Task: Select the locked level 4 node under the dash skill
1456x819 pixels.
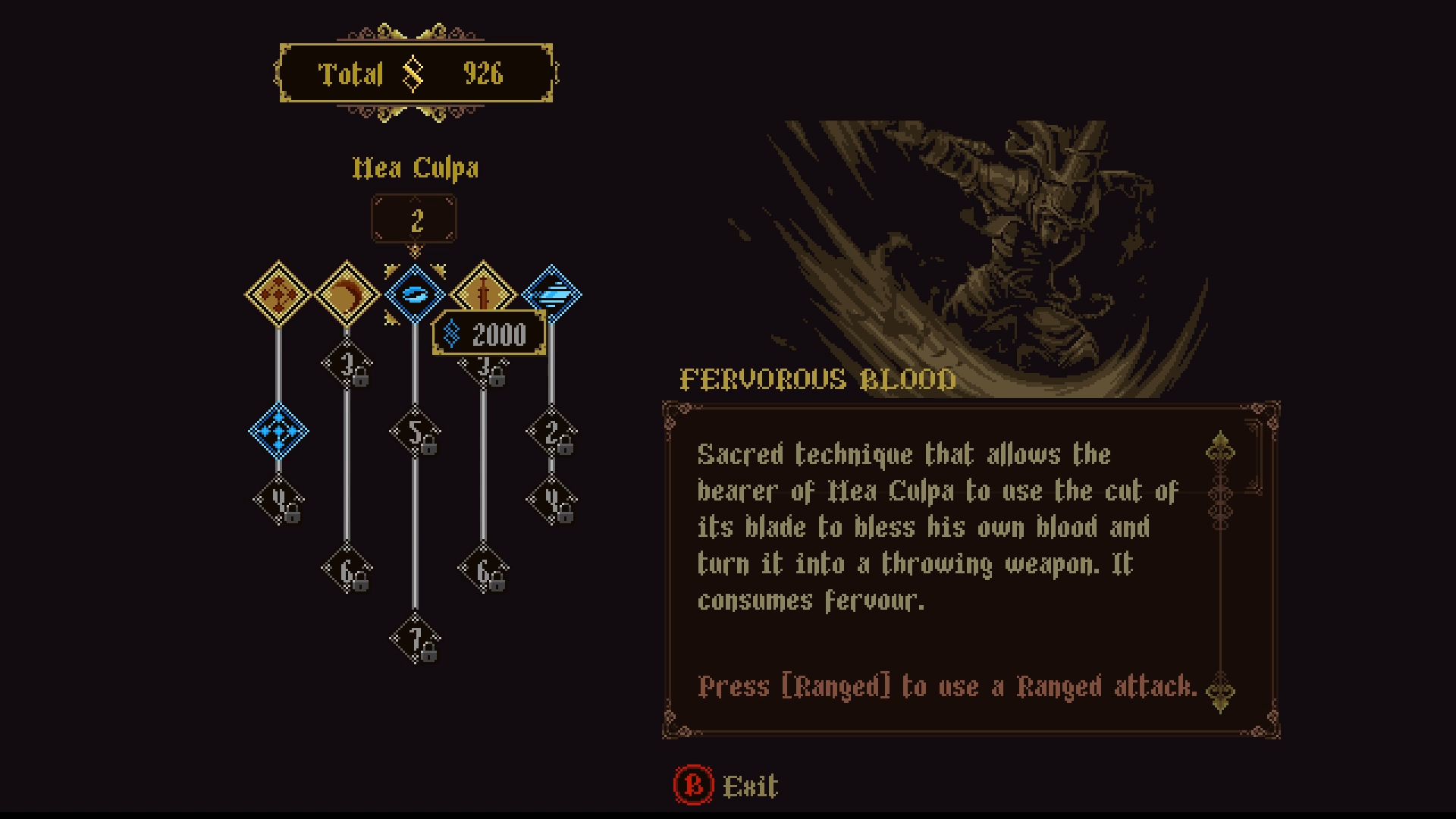Action: tap(279, 500)
